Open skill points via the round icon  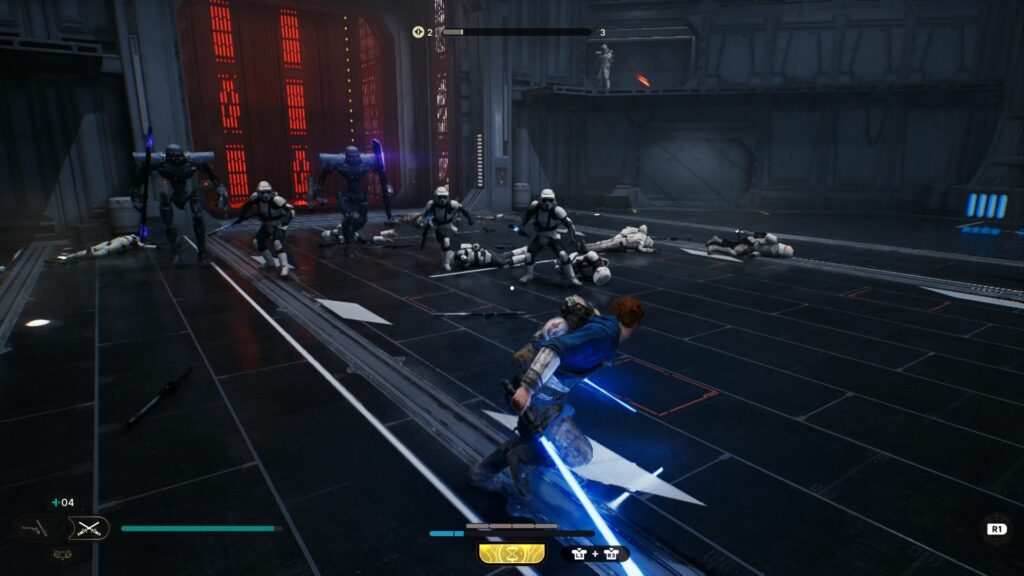(419, 32)
